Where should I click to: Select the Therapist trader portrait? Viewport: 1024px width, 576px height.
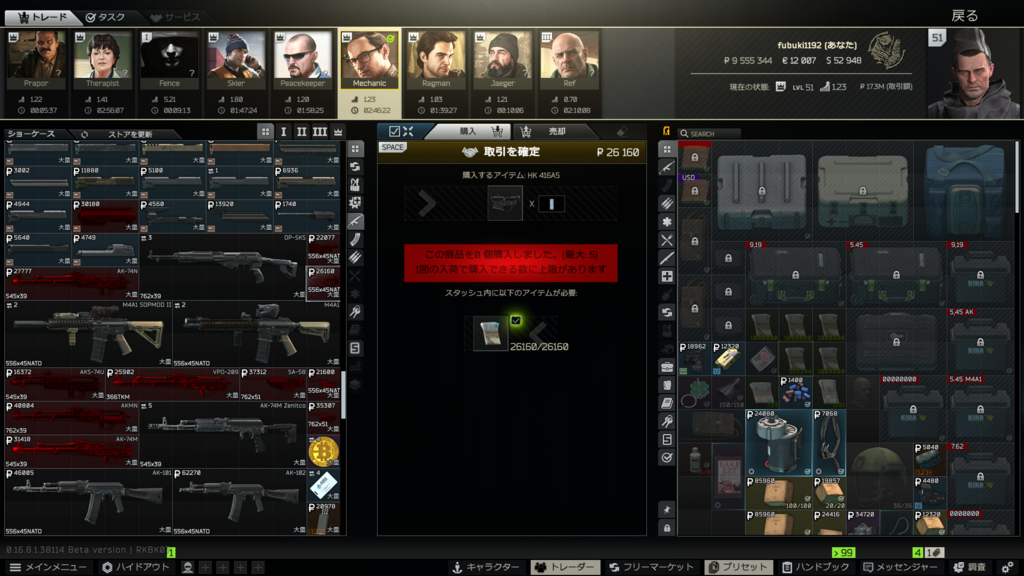point(103,56)
